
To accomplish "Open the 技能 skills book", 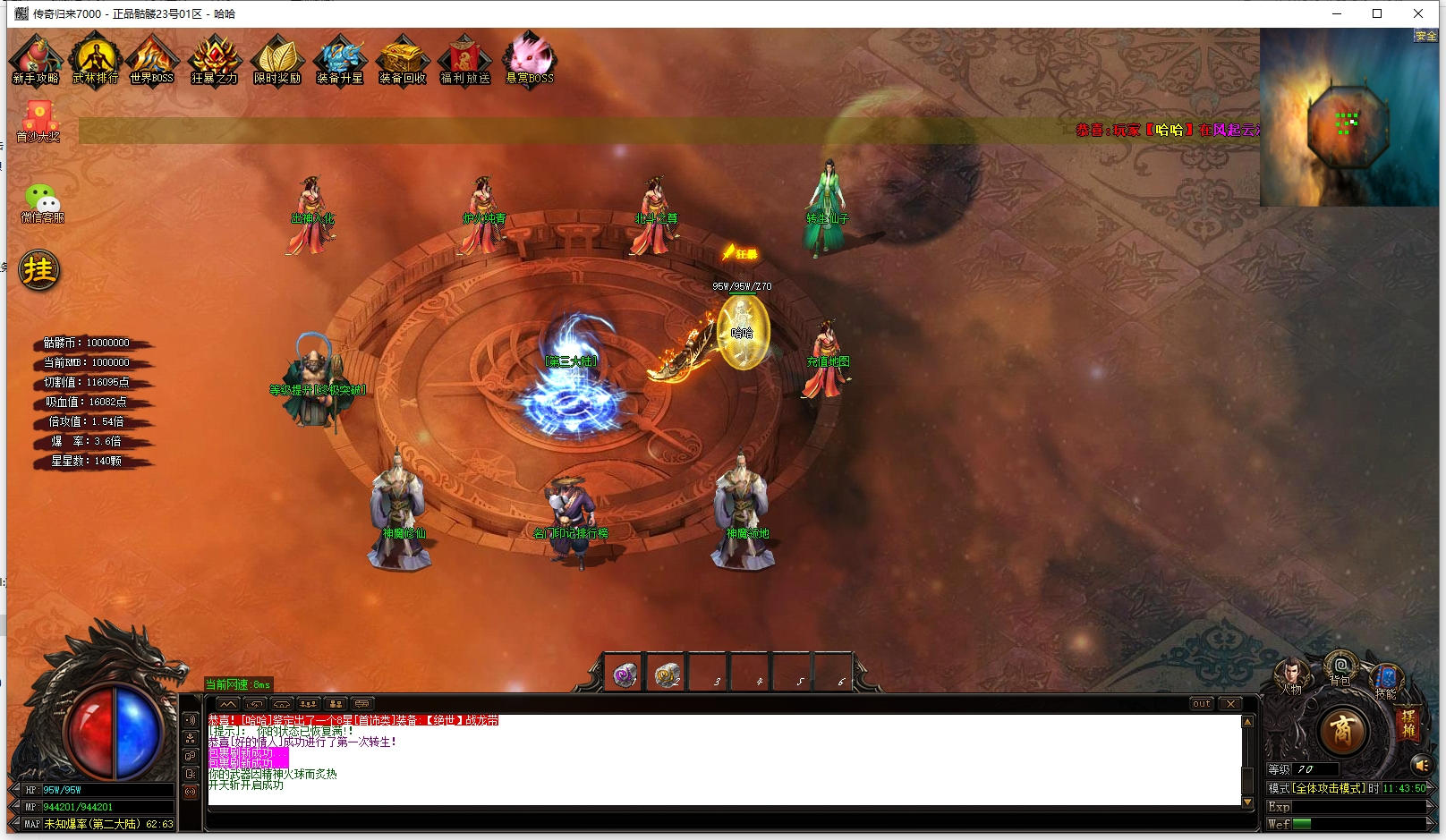I will pos(1386,678).
